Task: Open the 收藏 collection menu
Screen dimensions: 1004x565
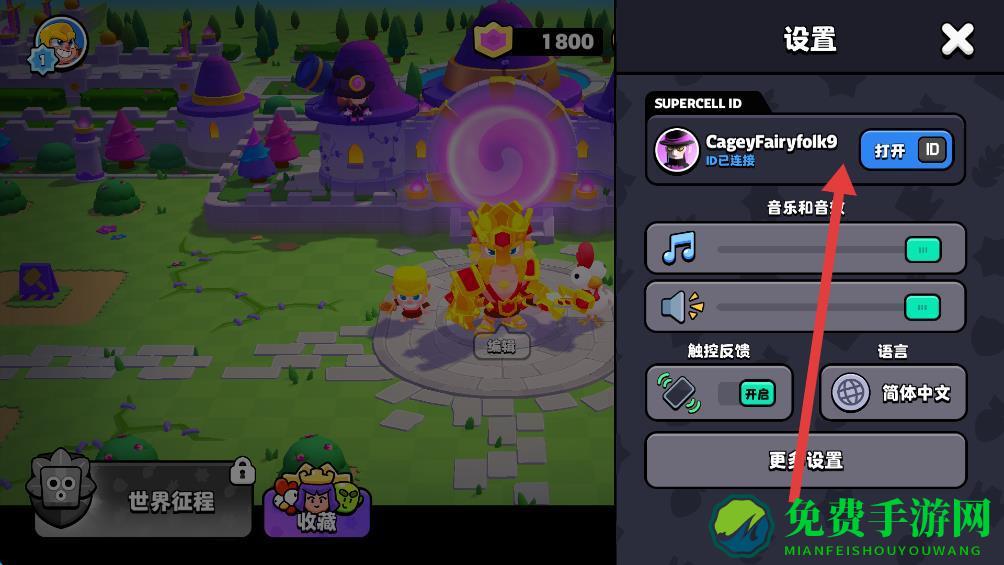Action: (316, 502)
